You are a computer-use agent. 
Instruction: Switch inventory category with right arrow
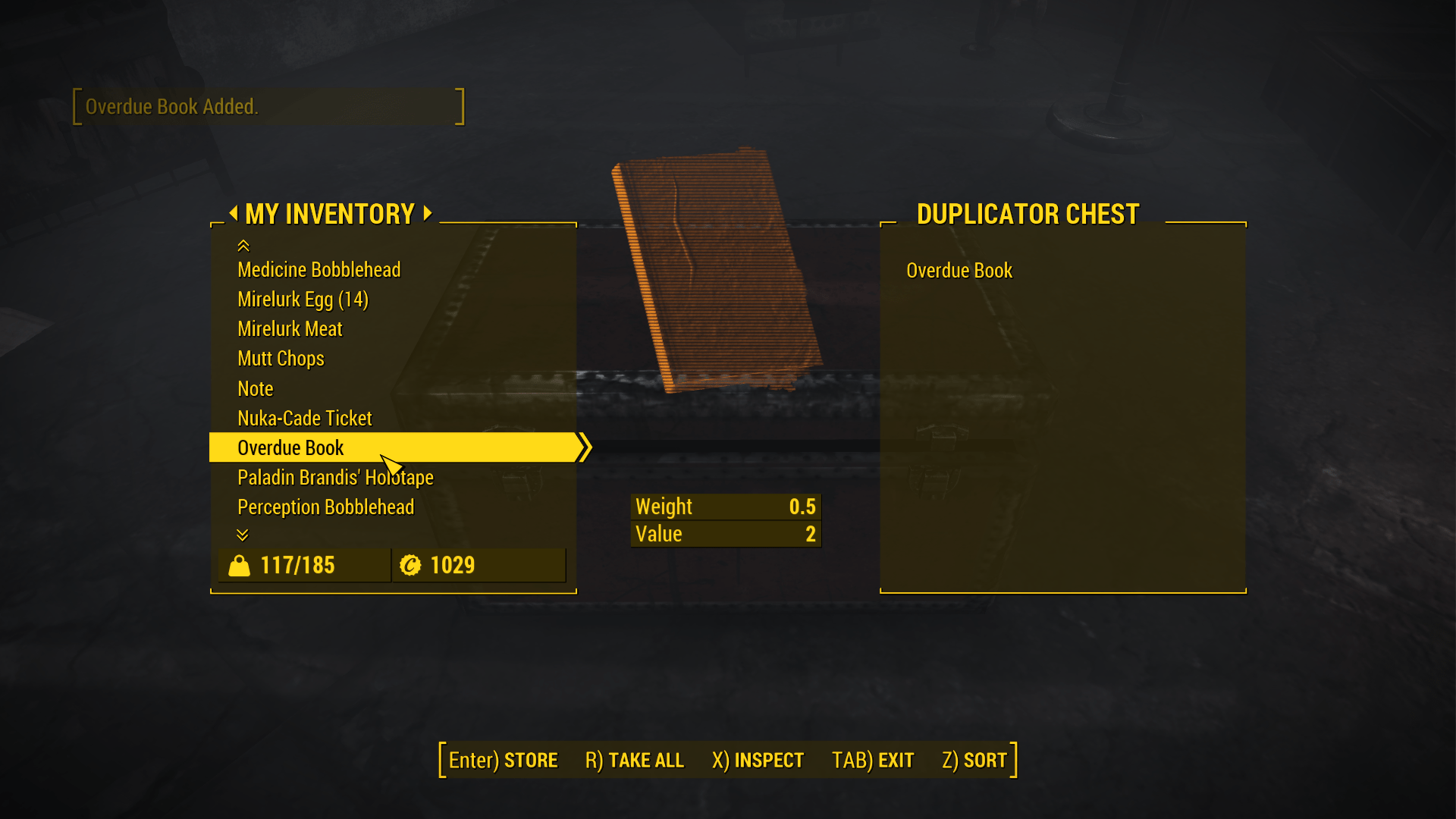428,213
